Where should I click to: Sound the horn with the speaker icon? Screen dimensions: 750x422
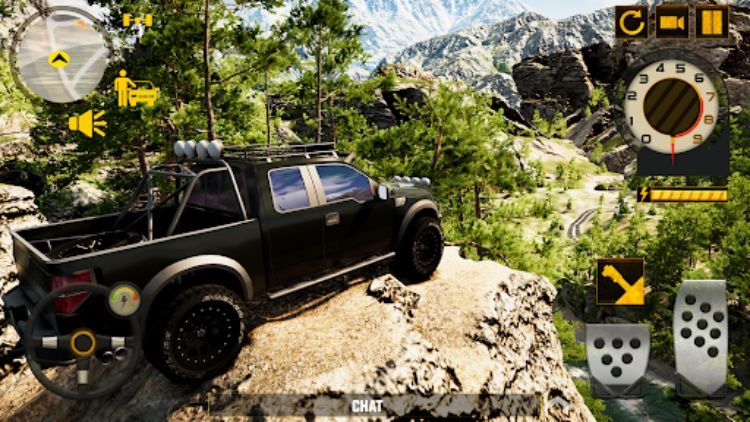(88, 123)
